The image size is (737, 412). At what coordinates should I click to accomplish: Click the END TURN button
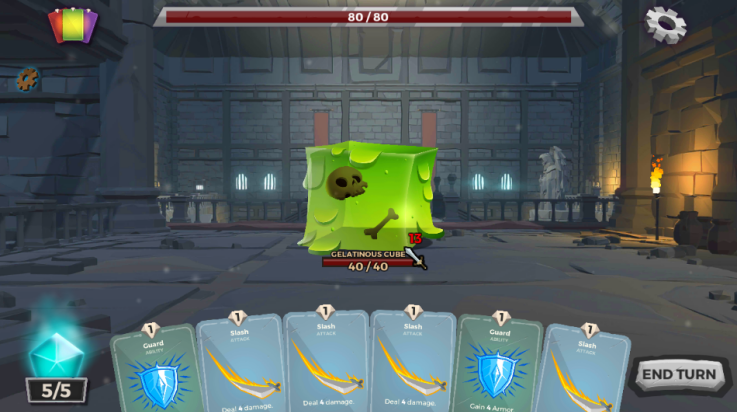[680, 375]
